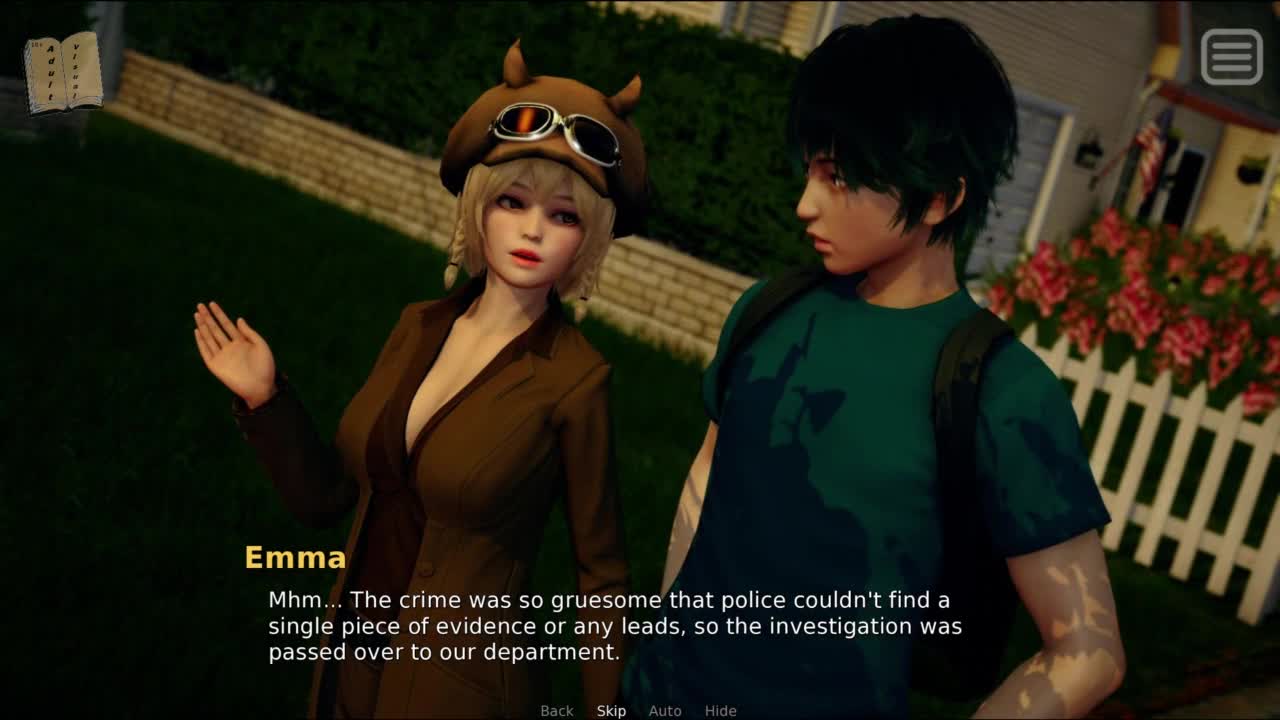The image size is (1280, 720).
Task: Skip through the dialogue
Action: pyautogui.click(x=611, y=711)
